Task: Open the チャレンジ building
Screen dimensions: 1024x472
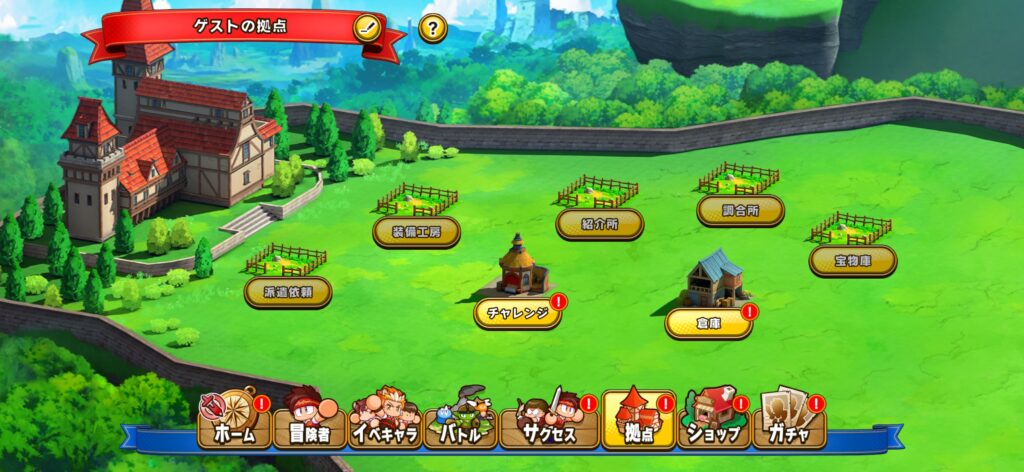Action: [517, 311]
